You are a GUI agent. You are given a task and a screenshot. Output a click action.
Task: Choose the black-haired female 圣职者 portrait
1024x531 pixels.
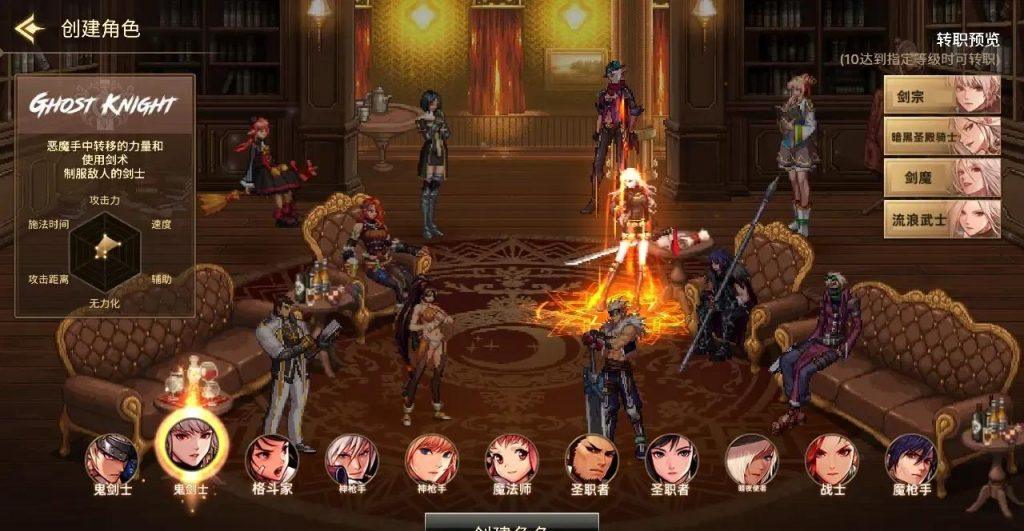(671, 460)
